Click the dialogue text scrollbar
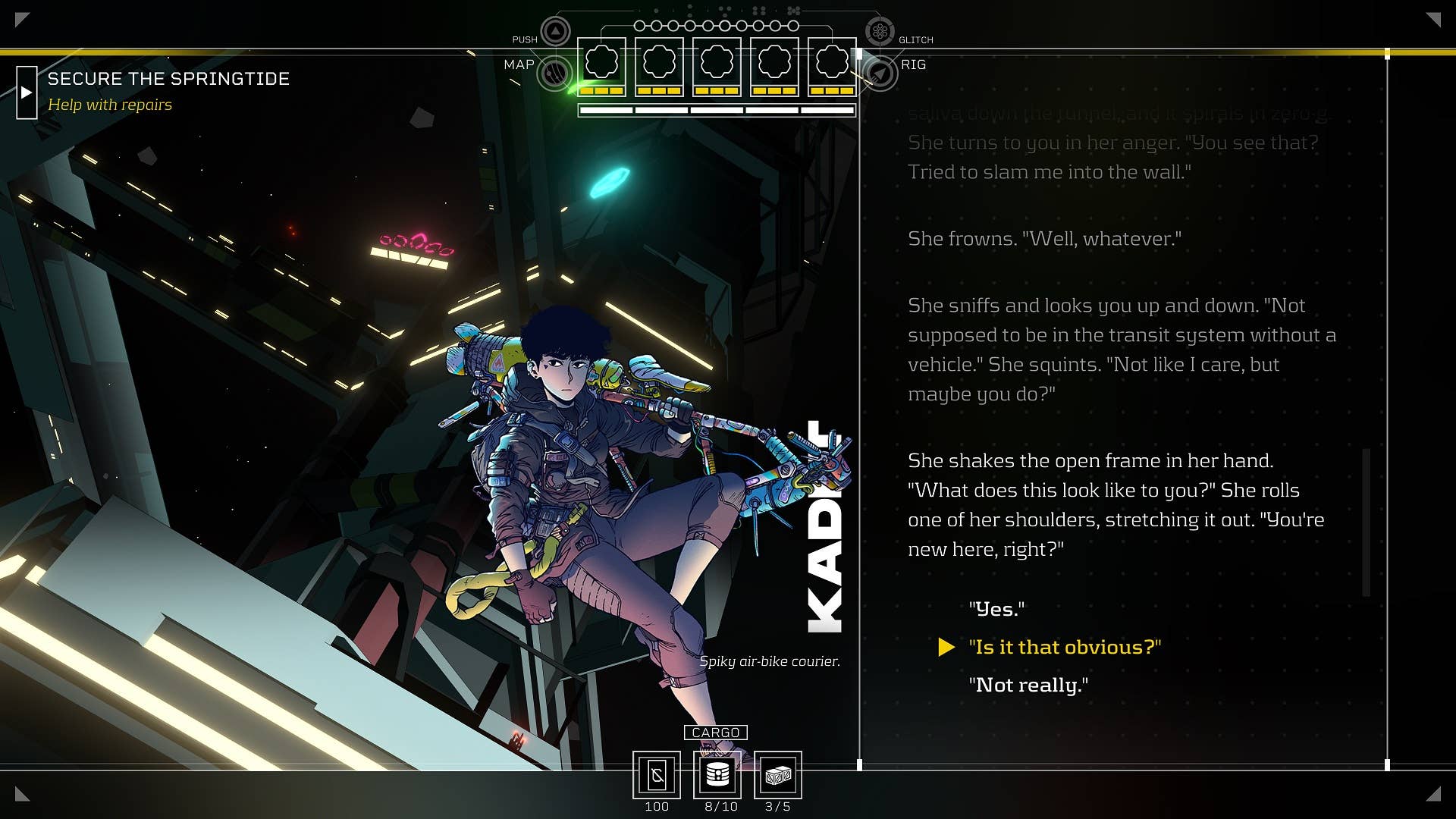 pos(1367,522)
